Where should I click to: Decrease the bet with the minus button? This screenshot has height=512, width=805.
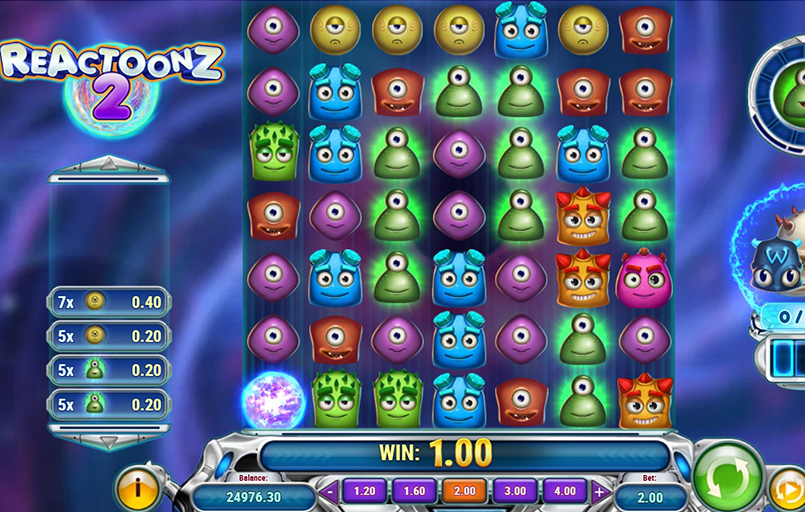(331, 491)
